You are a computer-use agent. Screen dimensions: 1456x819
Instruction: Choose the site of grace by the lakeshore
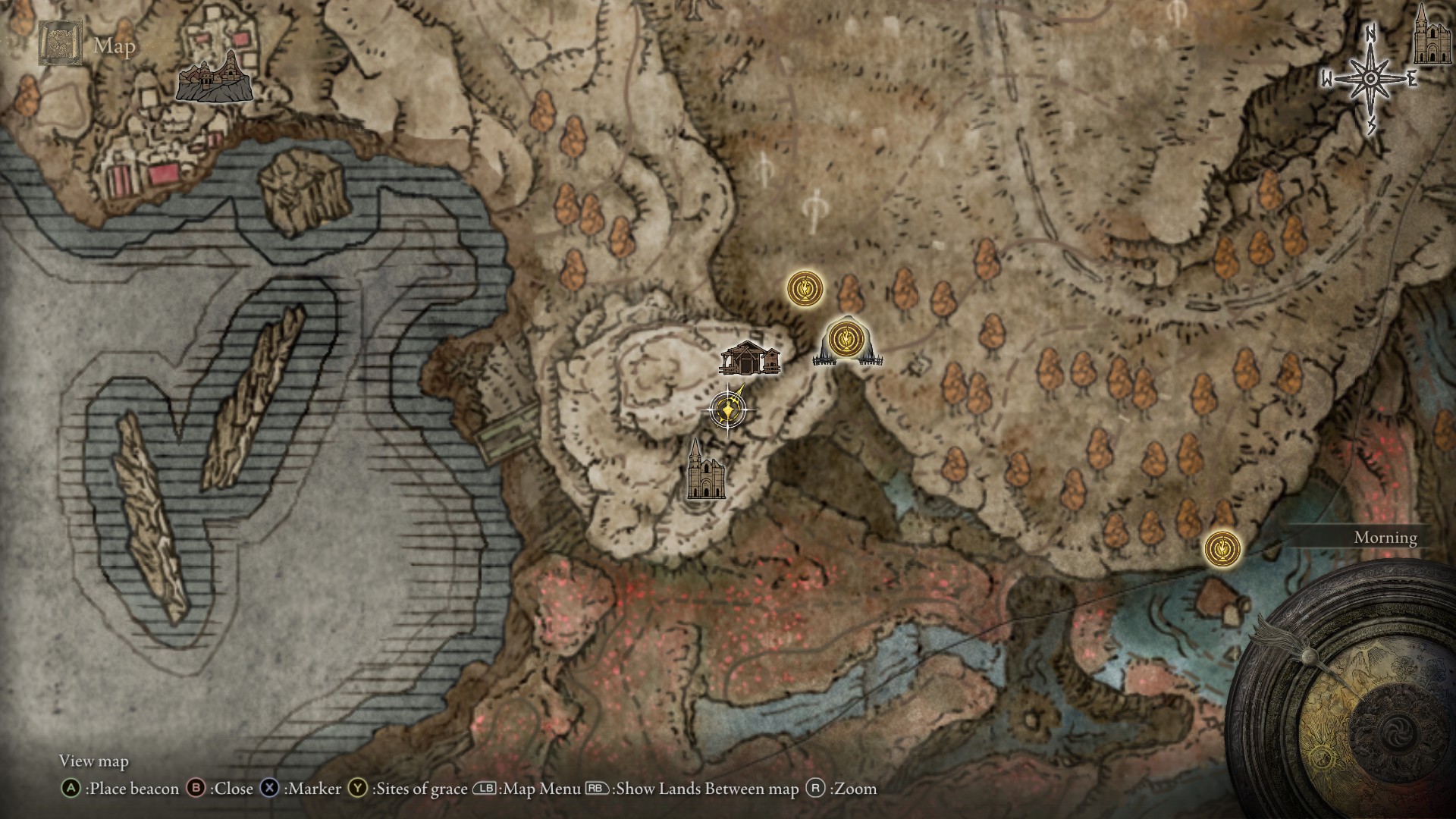pos(1222,548)
